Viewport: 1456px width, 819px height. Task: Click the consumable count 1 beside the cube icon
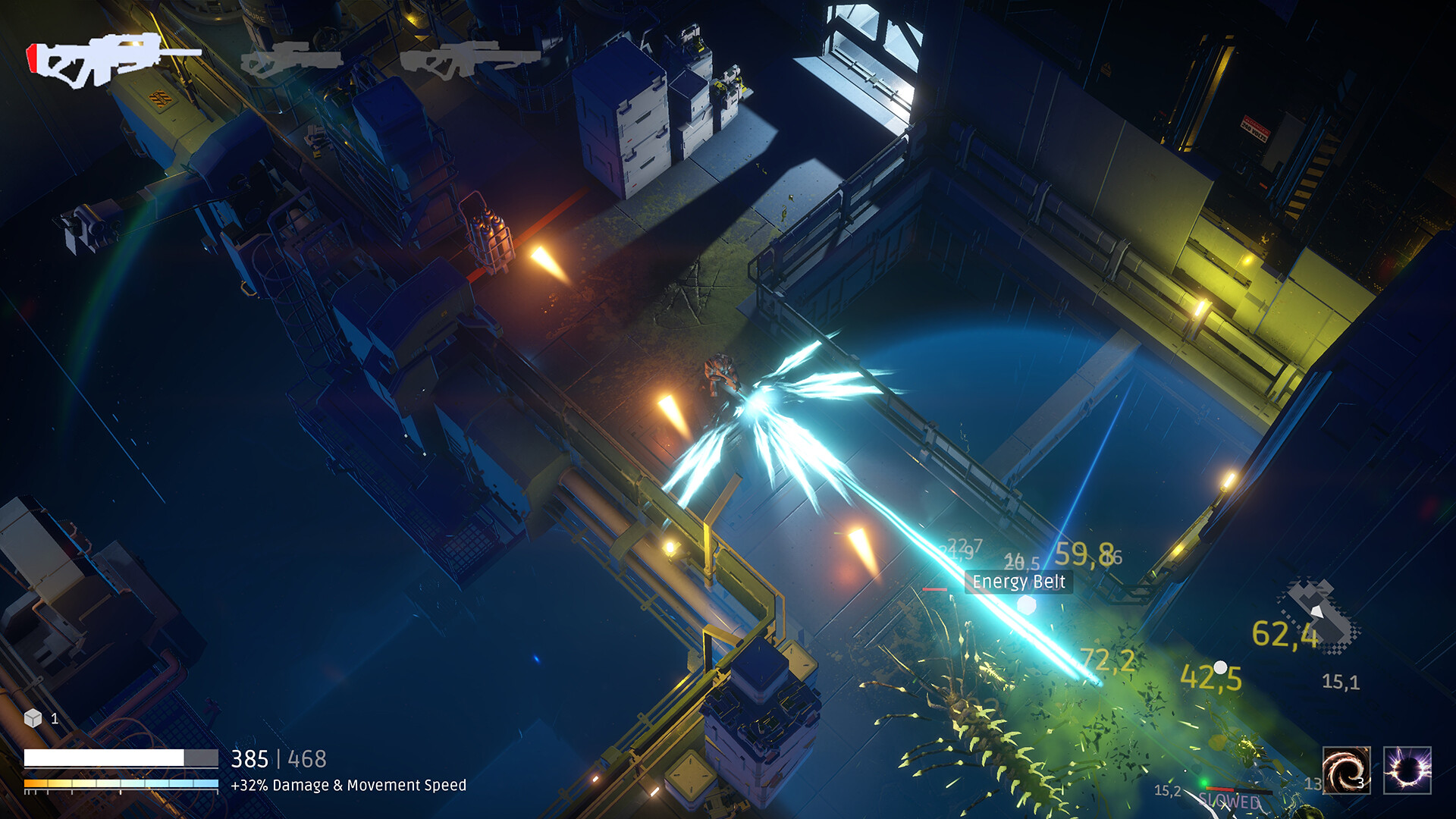click(54, 718)
